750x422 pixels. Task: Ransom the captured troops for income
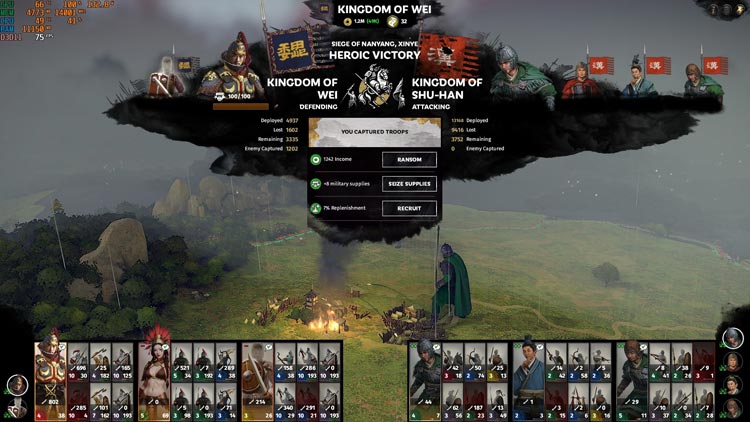[409, 159]
